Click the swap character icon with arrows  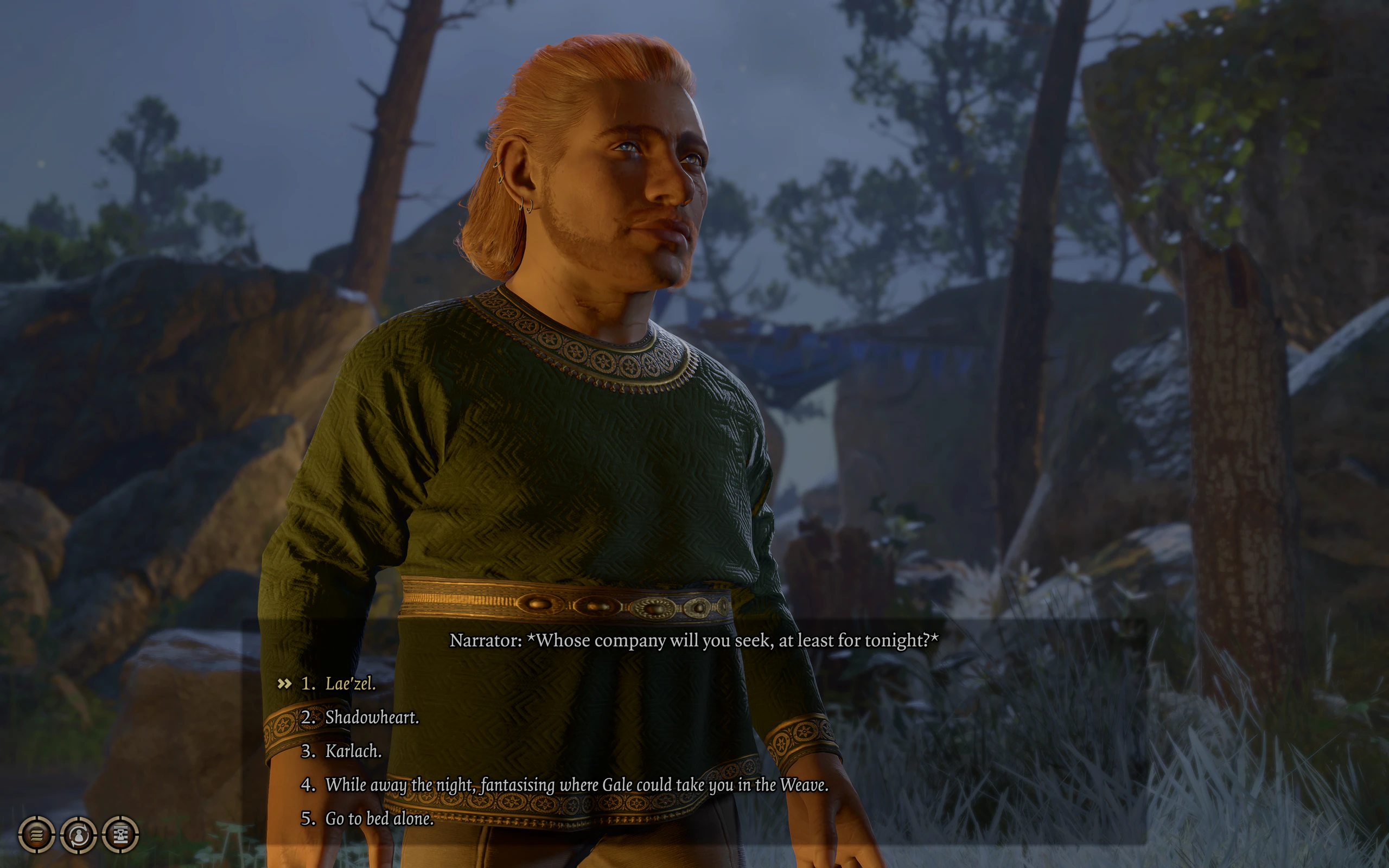(79, 834)
